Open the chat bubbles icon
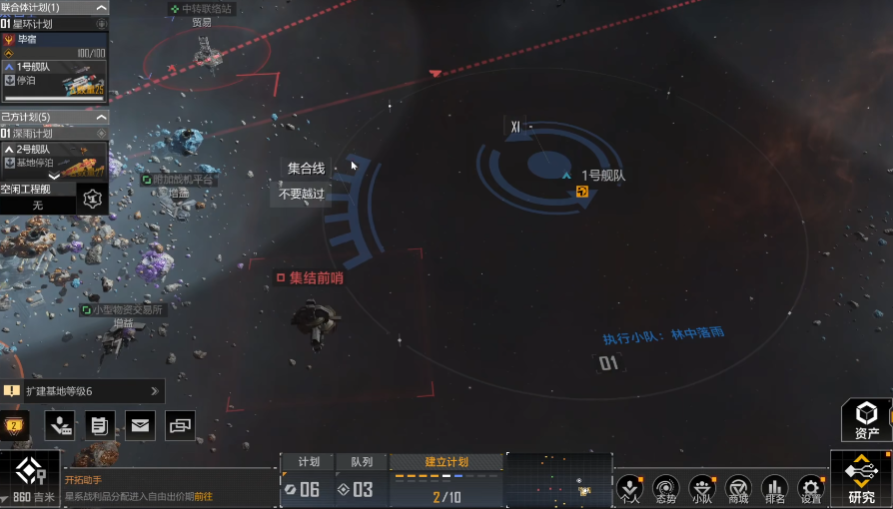The image size is (893, 509). 180,425
